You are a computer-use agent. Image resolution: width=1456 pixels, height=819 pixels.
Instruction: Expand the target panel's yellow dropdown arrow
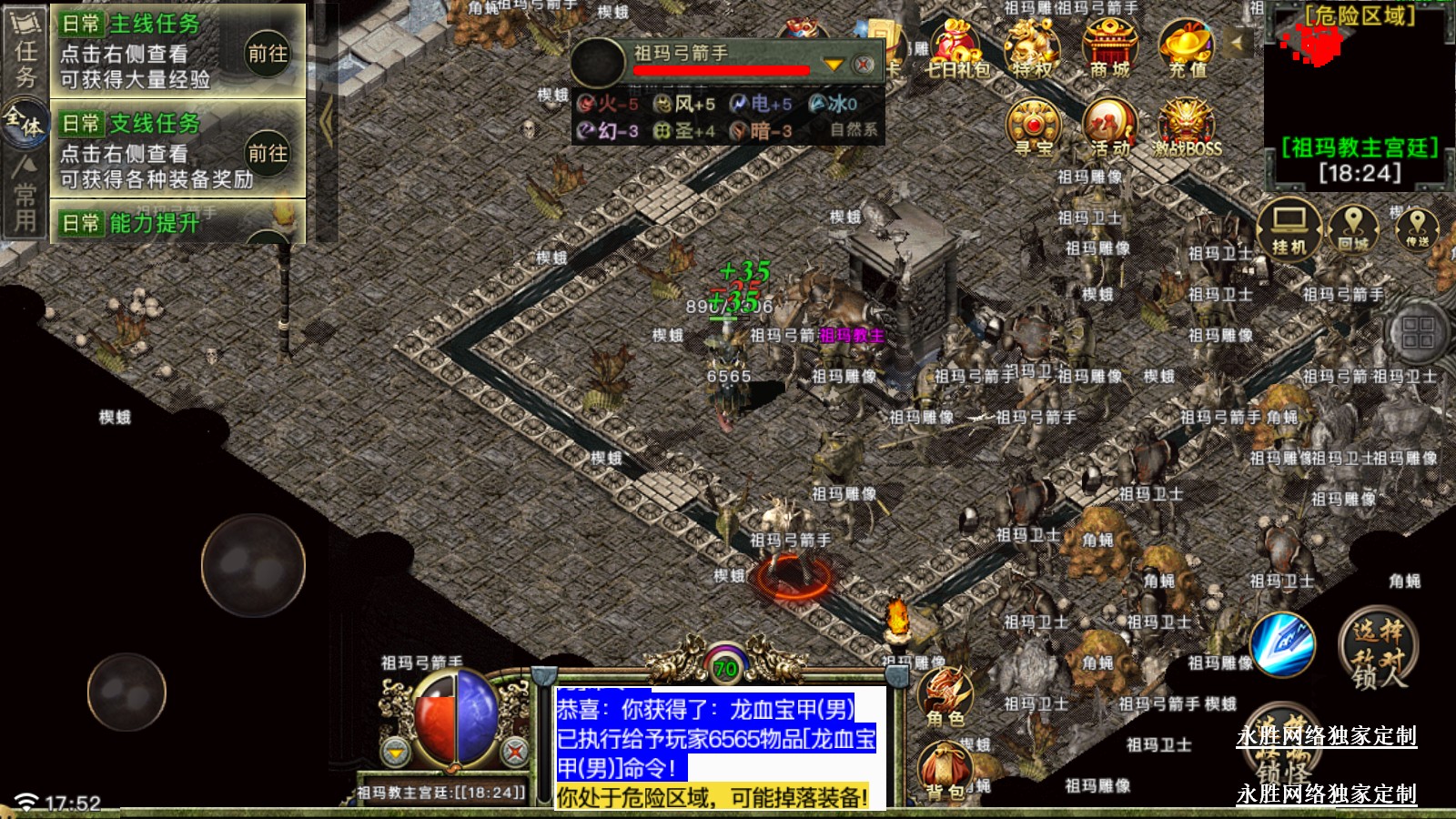[833, 65]
